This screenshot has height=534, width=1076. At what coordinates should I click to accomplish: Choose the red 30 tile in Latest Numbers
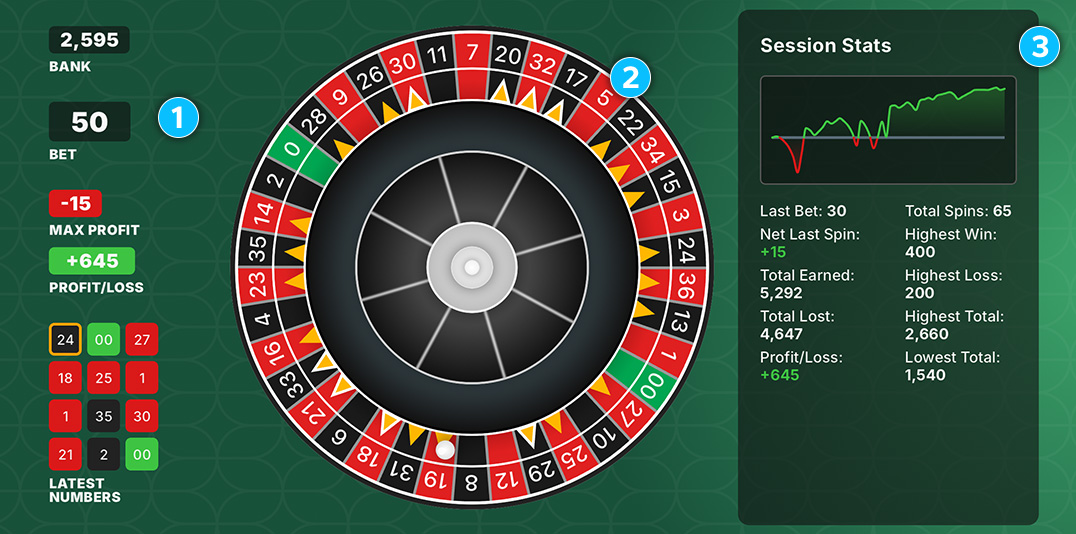(x=141, y=415)
